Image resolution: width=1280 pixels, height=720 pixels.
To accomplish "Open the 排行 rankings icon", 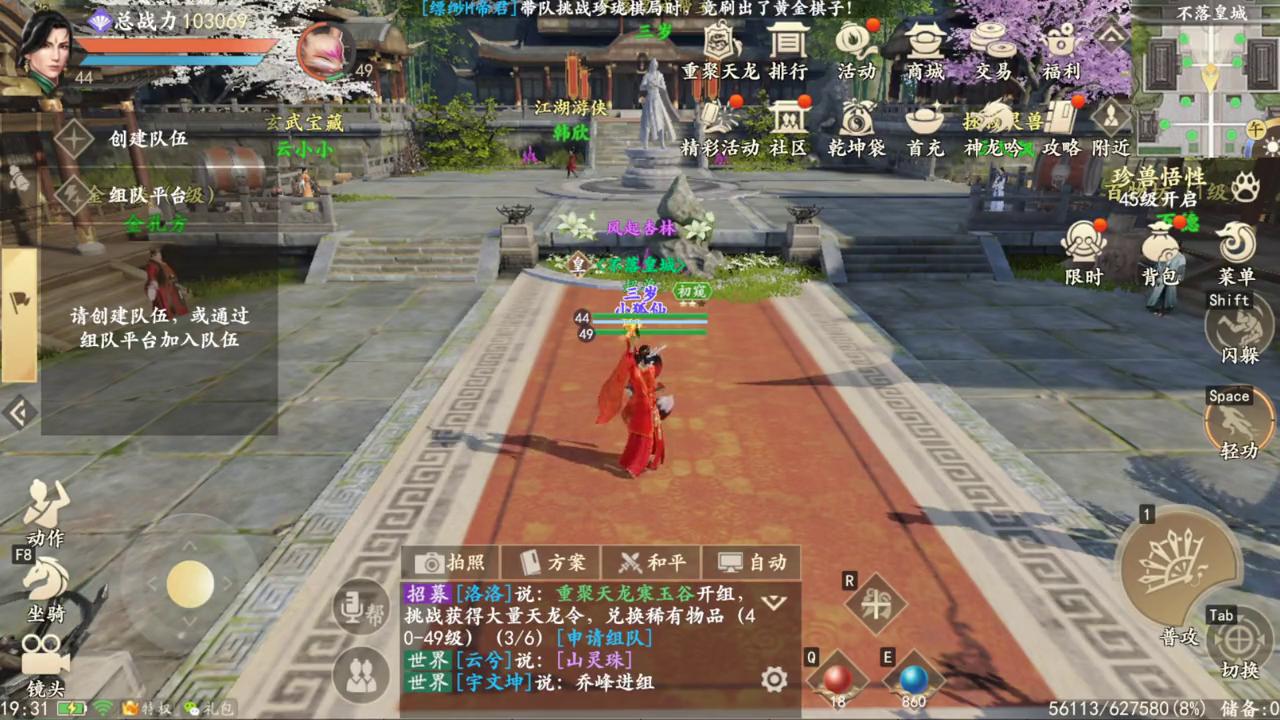I will pyautogui.click(x=788, y=50).
